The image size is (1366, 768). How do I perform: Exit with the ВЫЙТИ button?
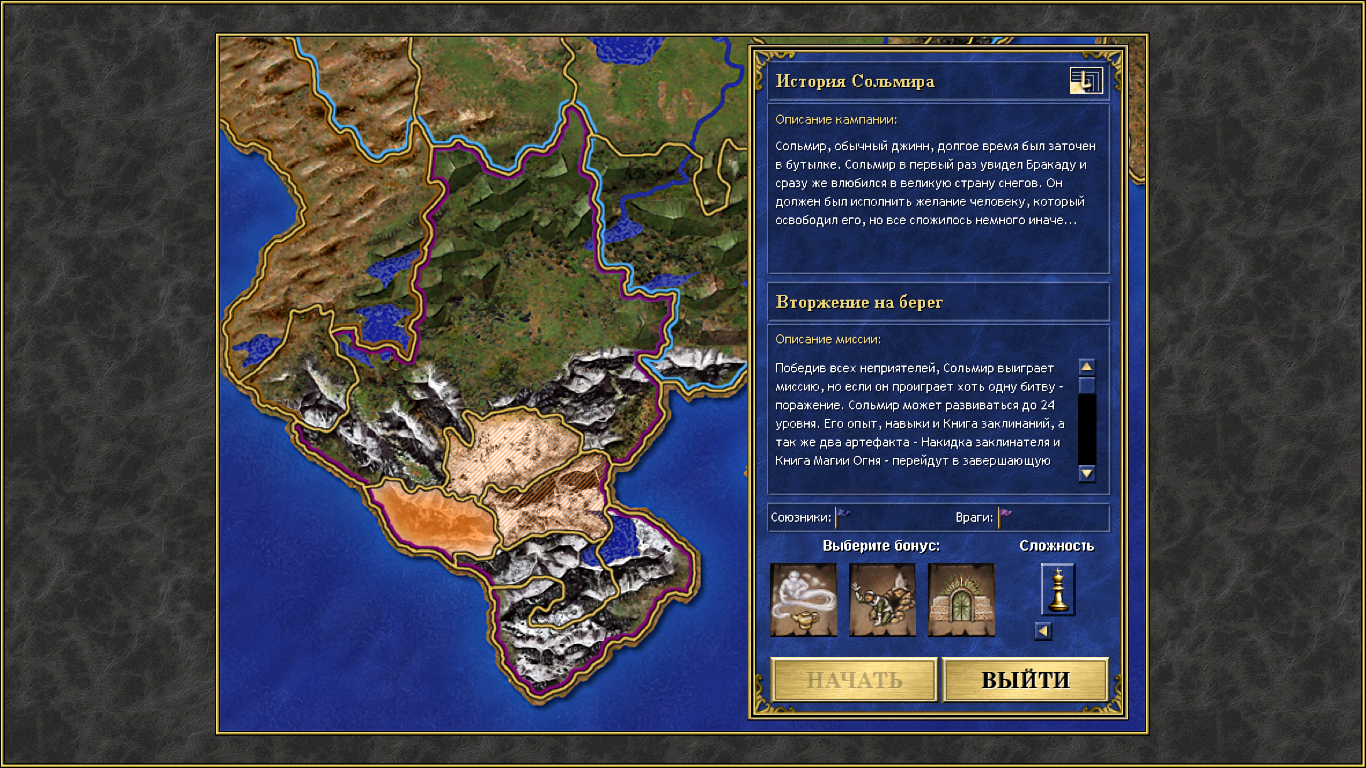pos(1025,680)
